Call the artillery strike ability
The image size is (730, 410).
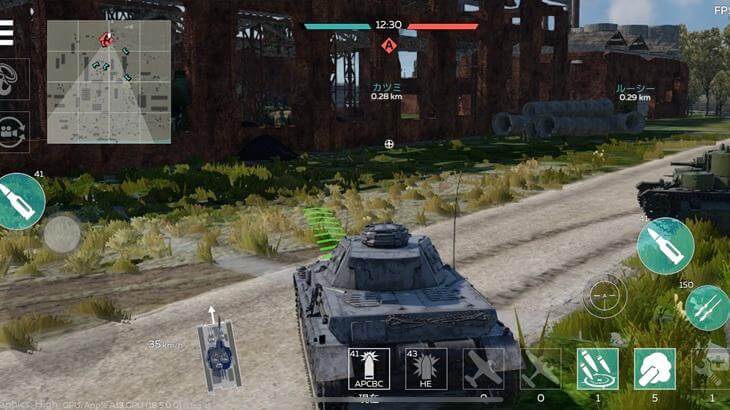[x=597, y=369]
